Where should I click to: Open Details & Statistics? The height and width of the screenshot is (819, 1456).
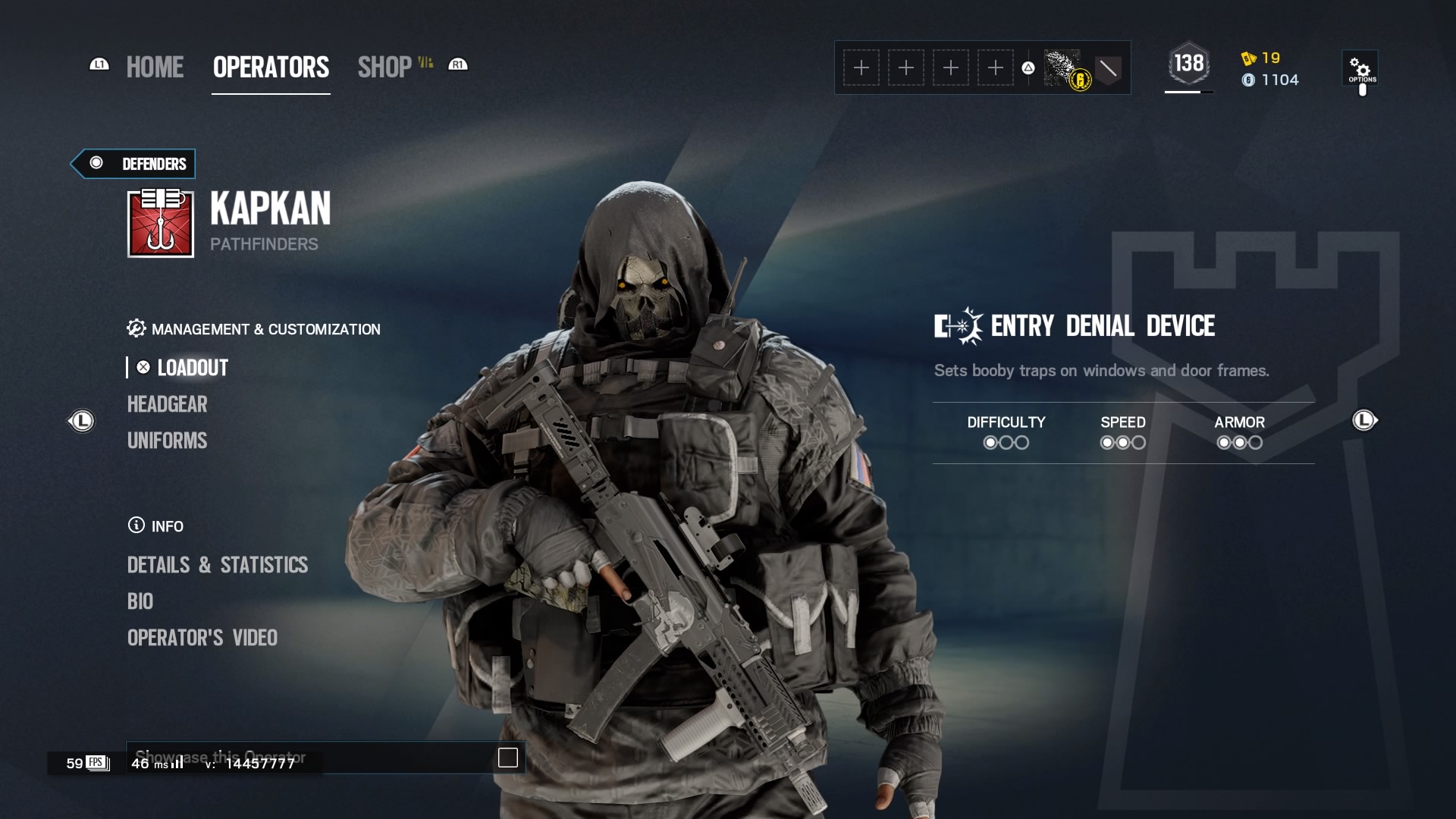click(x=218, y=564)
